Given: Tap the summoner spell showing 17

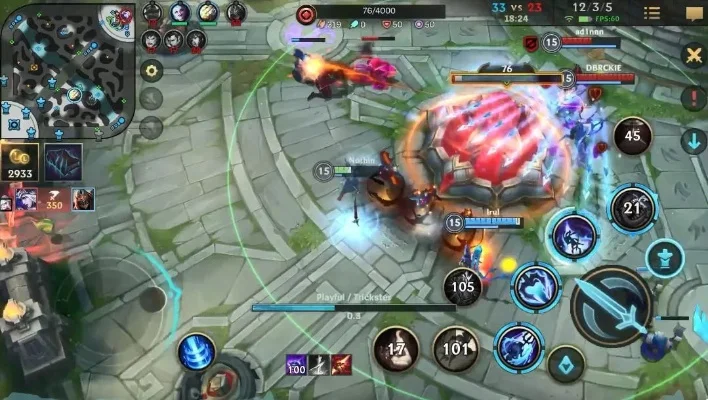Looking at the screenshot, I should pos(396,349).
